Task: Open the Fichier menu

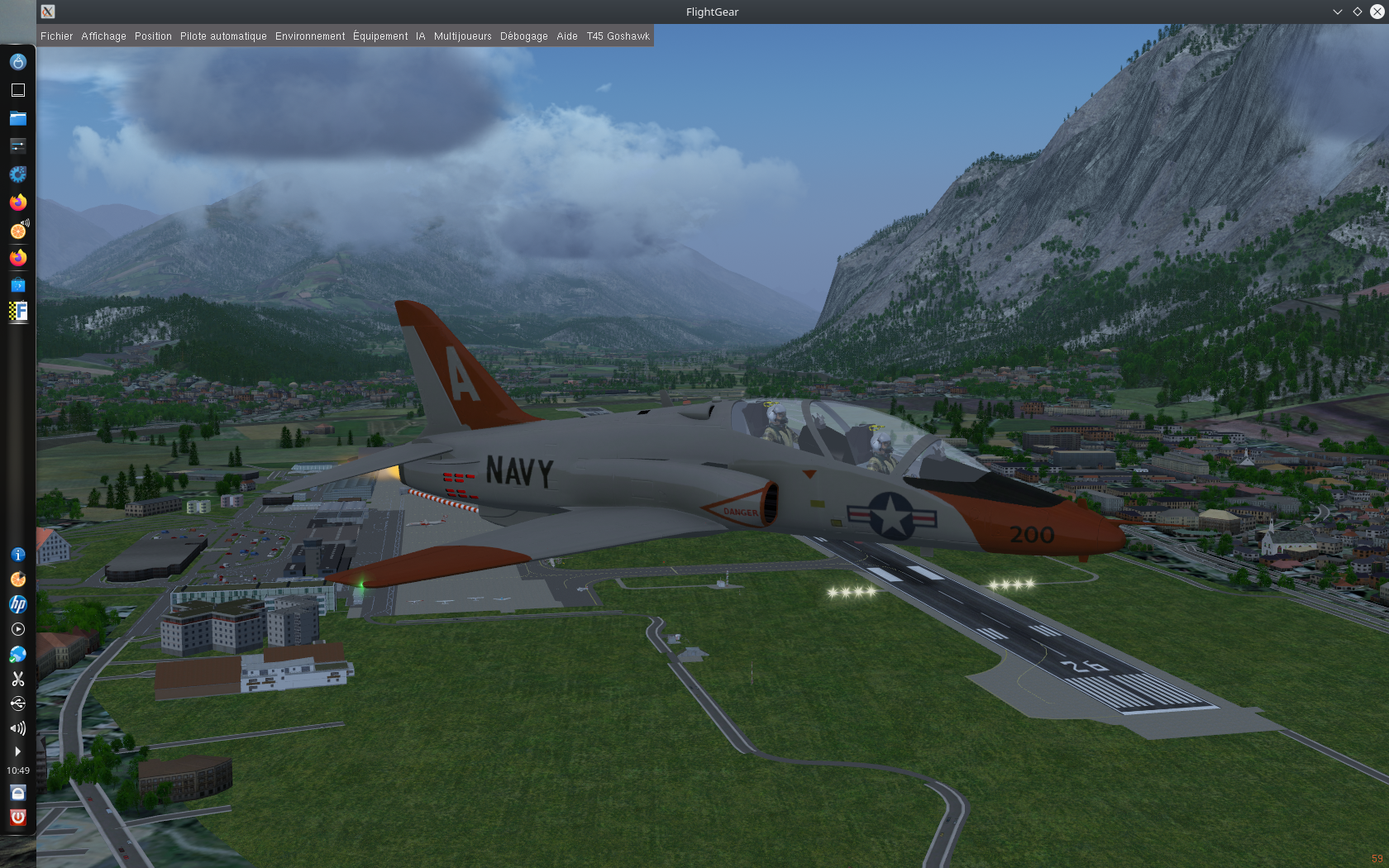Action: 56,36
